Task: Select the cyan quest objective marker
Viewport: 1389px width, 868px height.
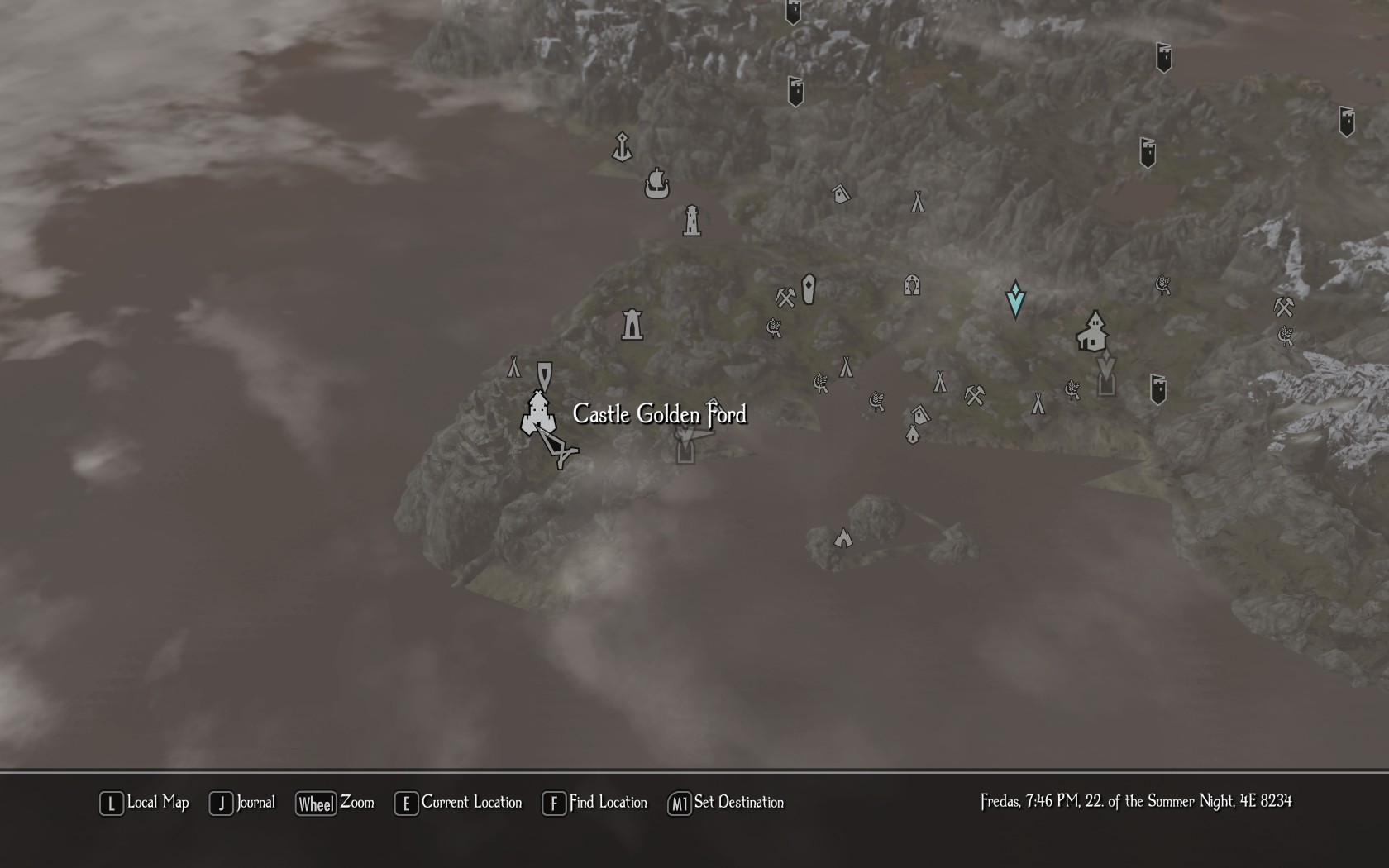Action: point(1015,298)
